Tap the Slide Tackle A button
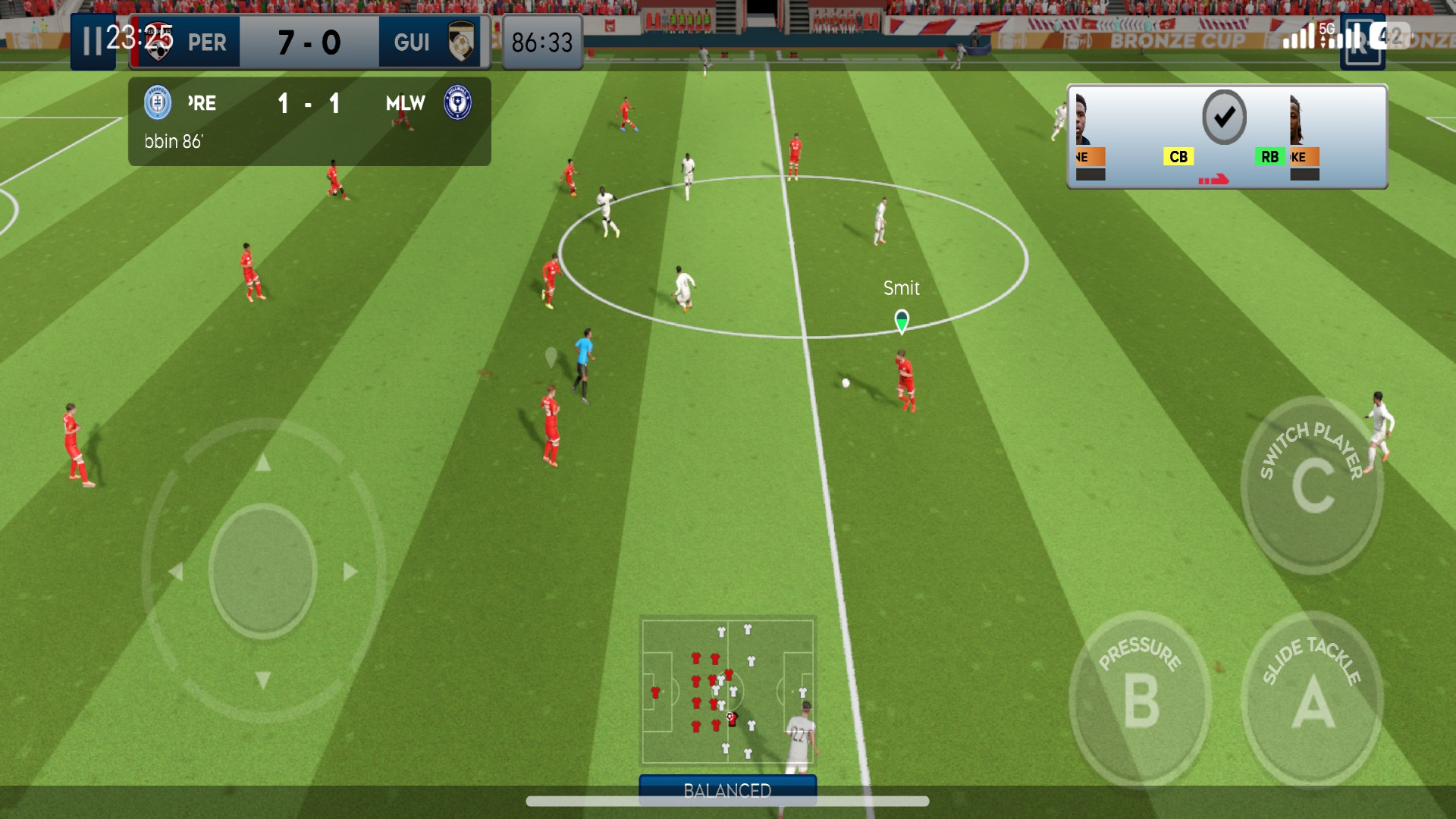The width and height of the screenshot is (1456, 819). 1312,698
